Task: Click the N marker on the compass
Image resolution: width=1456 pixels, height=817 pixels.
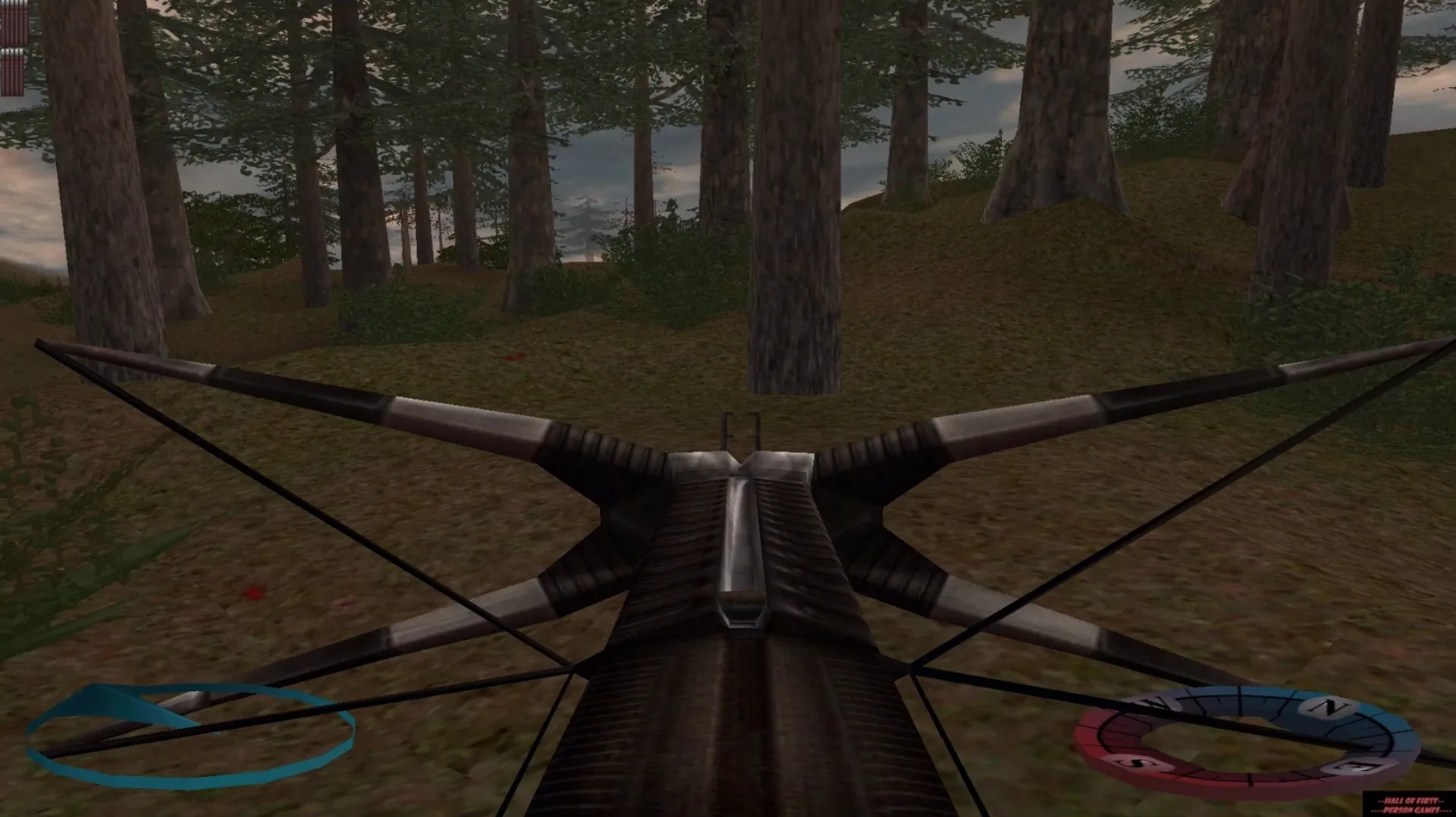Action: pyautogui.click(x=1326, y=706)
